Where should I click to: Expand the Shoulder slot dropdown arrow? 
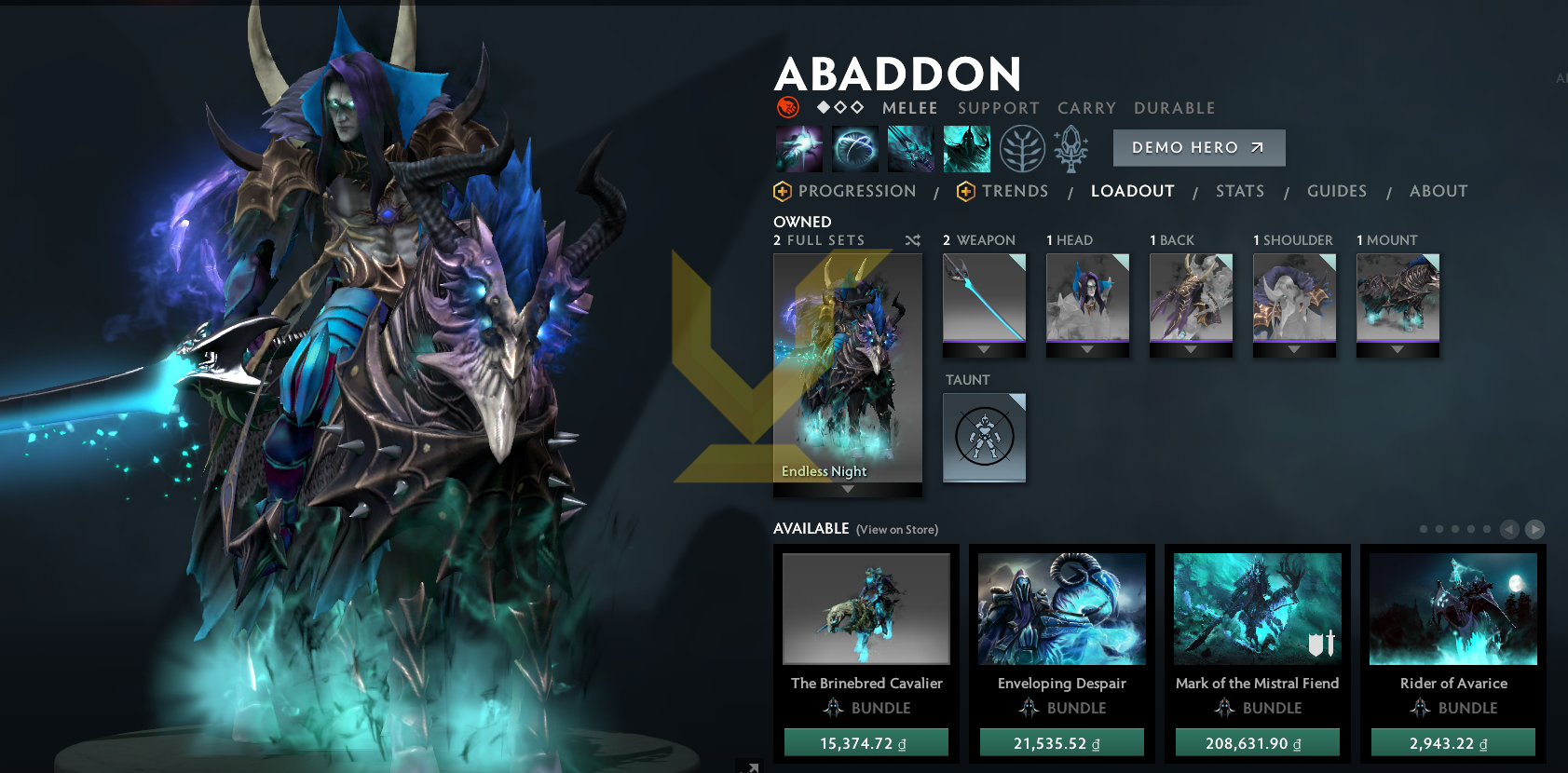point(1294,349)
